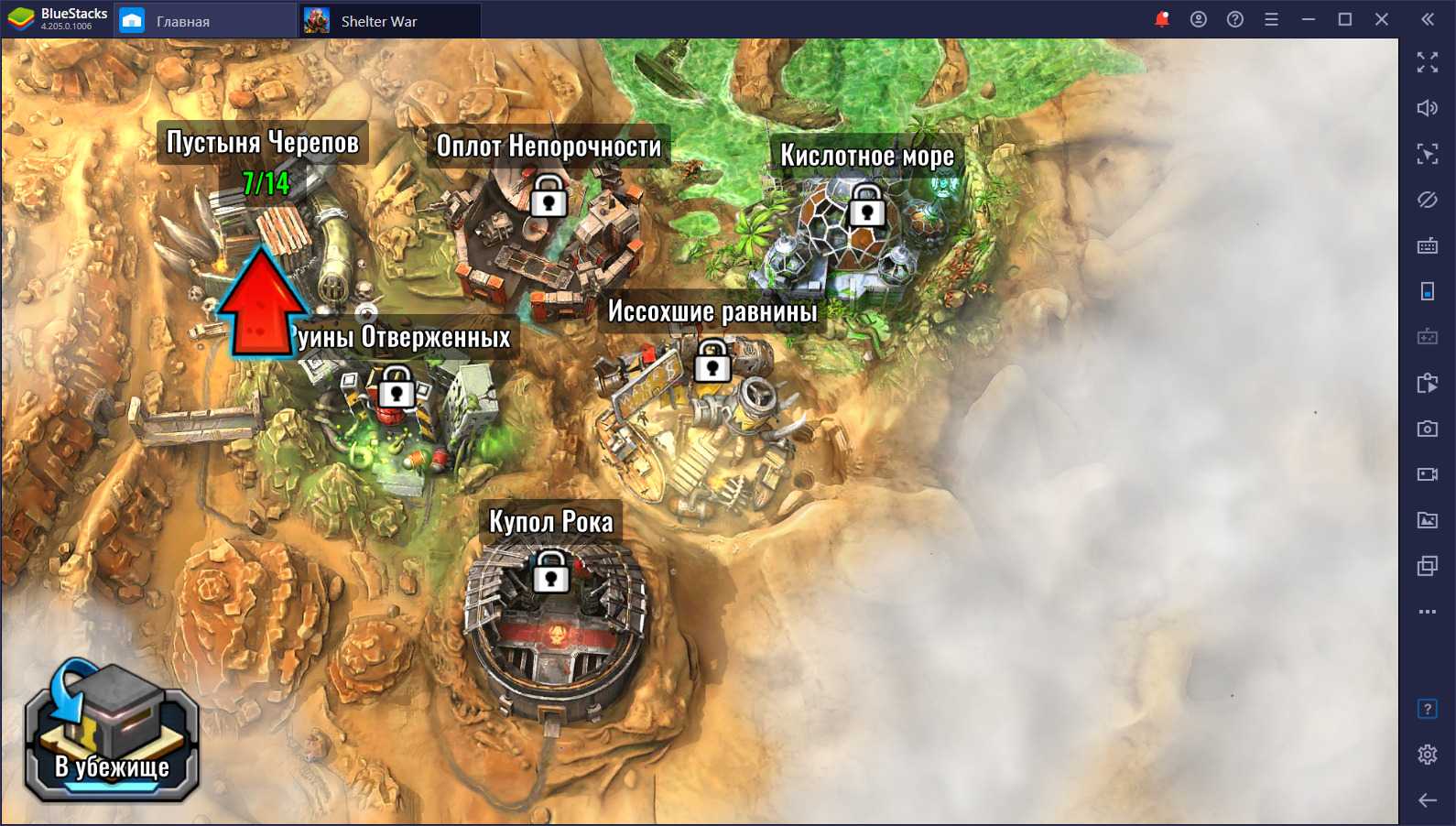
Task: Open the BlueStacks settings gear
Action: point(1427,755)
